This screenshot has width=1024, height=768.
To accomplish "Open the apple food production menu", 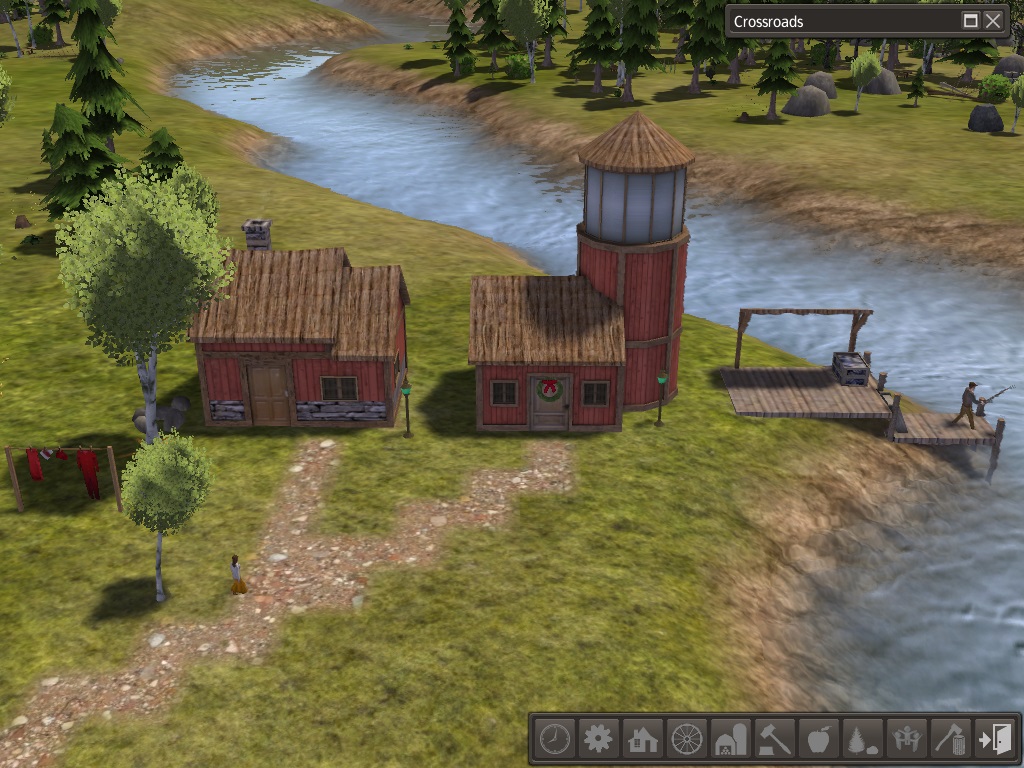I will pyautogui.click(x=818, y=740).
